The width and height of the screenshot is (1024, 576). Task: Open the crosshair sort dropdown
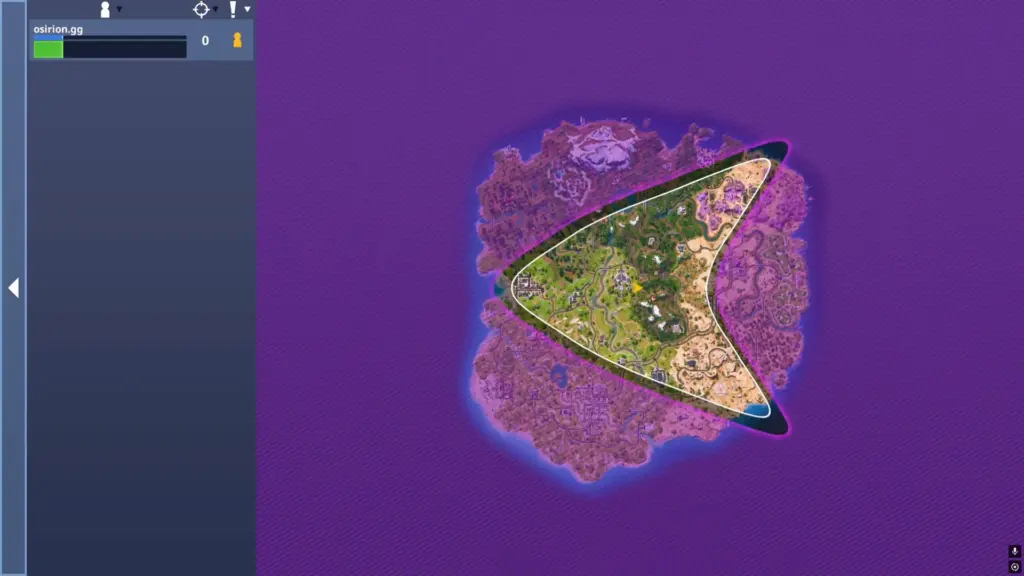204,9
